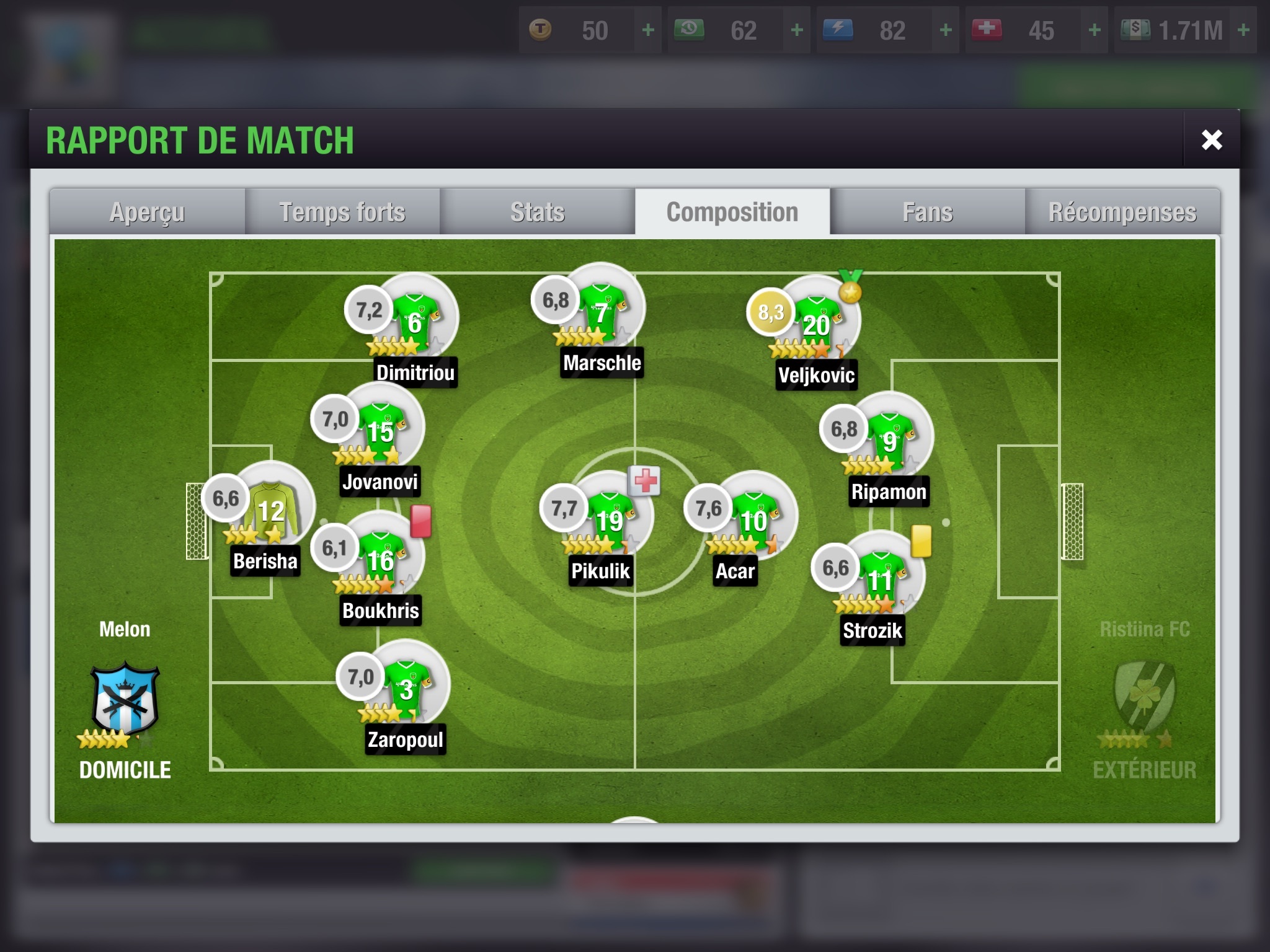Select the Composition tab
Screen dimensions: 1270x952
[732, 212]
